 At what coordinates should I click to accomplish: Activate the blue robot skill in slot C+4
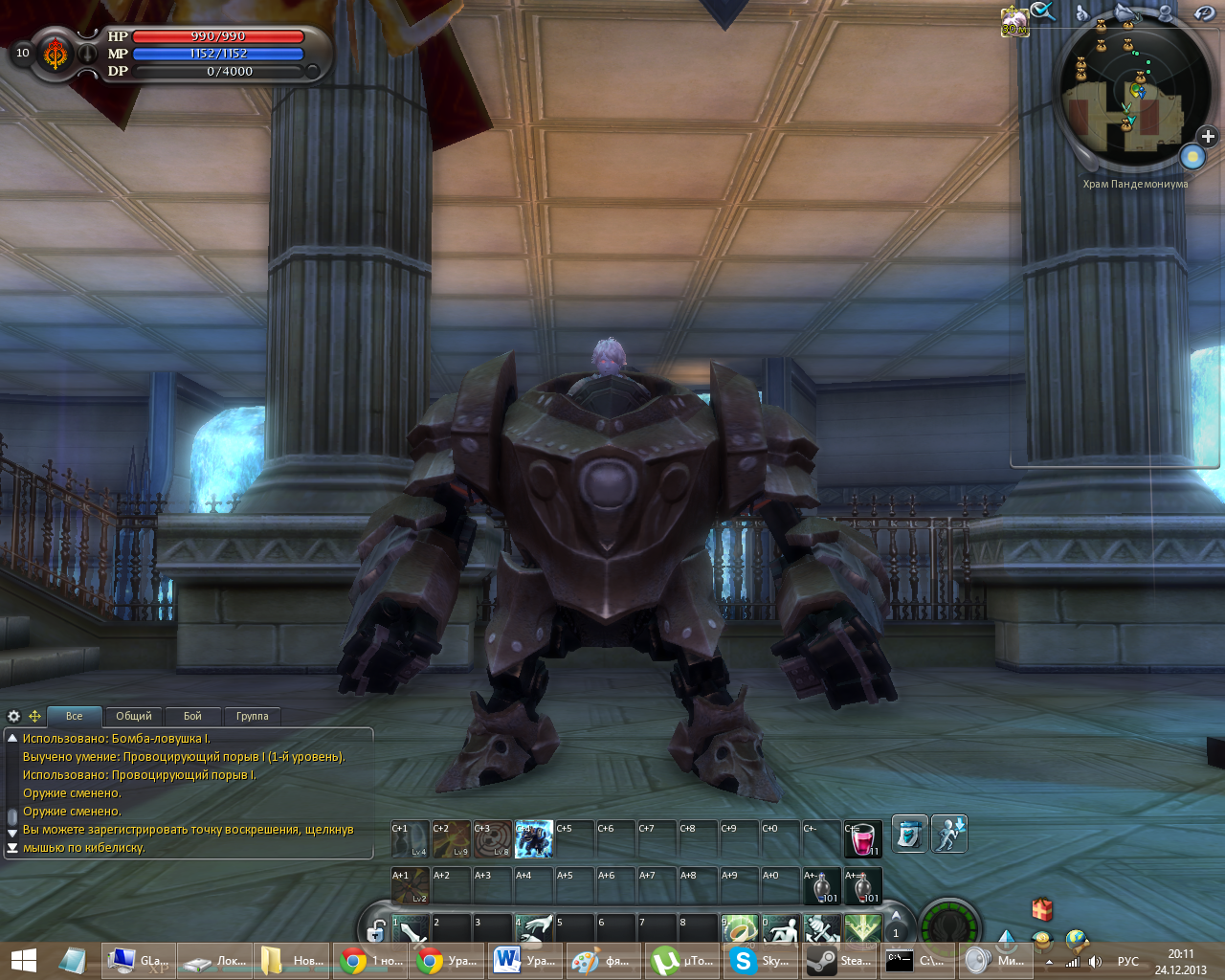point(534,839)
